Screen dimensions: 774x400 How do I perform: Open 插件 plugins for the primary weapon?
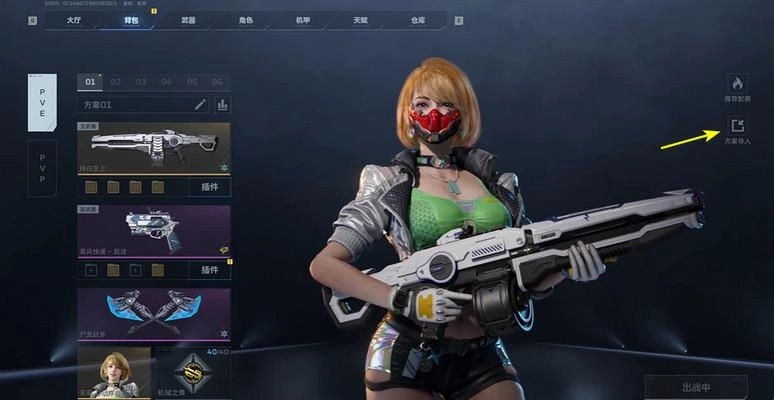[x=209, y=187]
